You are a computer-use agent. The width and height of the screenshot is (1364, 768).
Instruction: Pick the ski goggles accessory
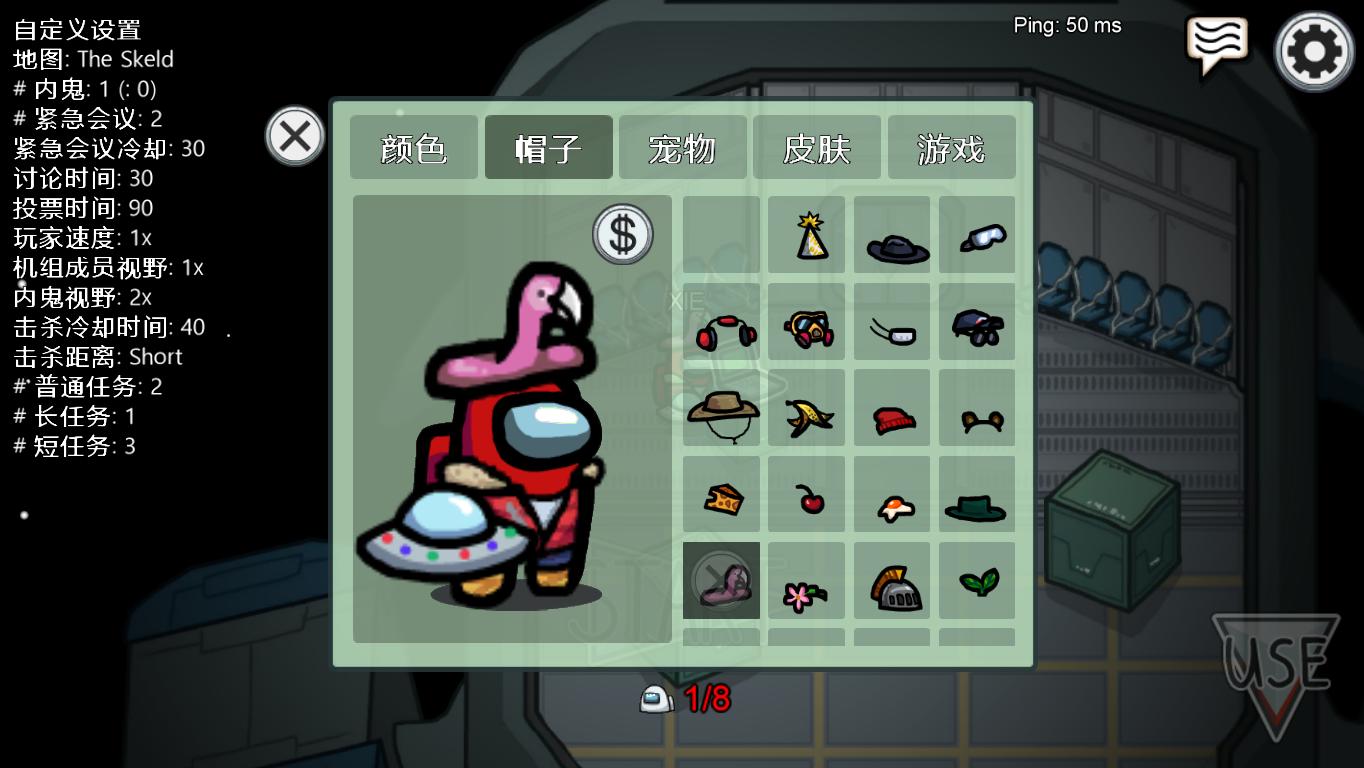tap(977, 234)
